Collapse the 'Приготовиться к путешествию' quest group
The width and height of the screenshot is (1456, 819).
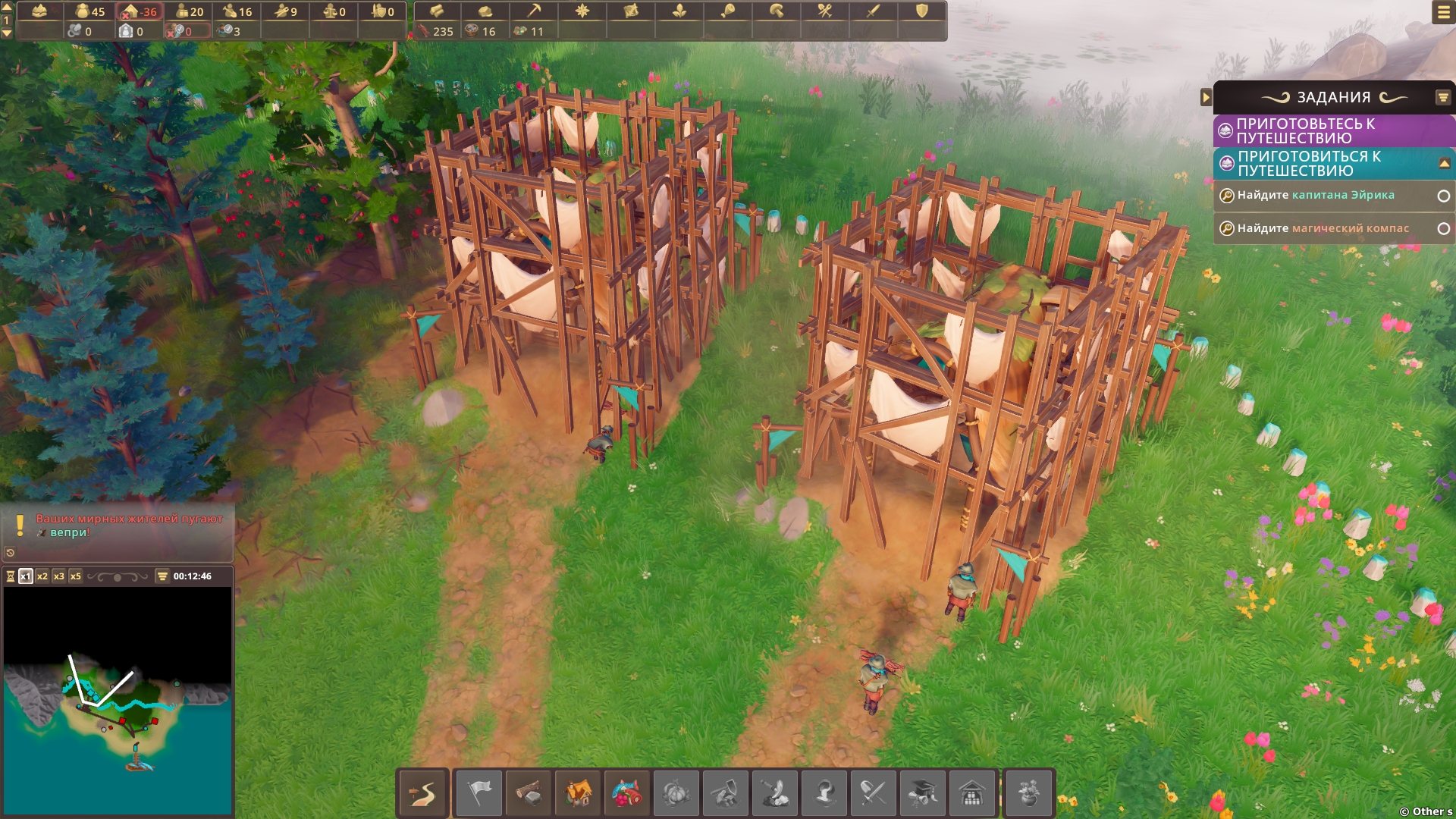coord(1444,163)
